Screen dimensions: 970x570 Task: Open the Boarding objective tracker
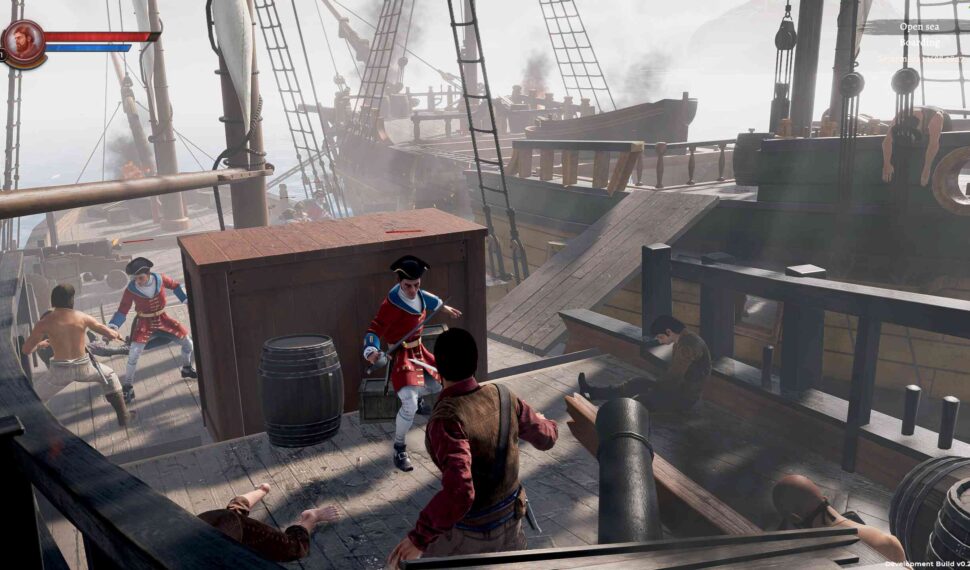pyautogui.click(x=919, y=42)
